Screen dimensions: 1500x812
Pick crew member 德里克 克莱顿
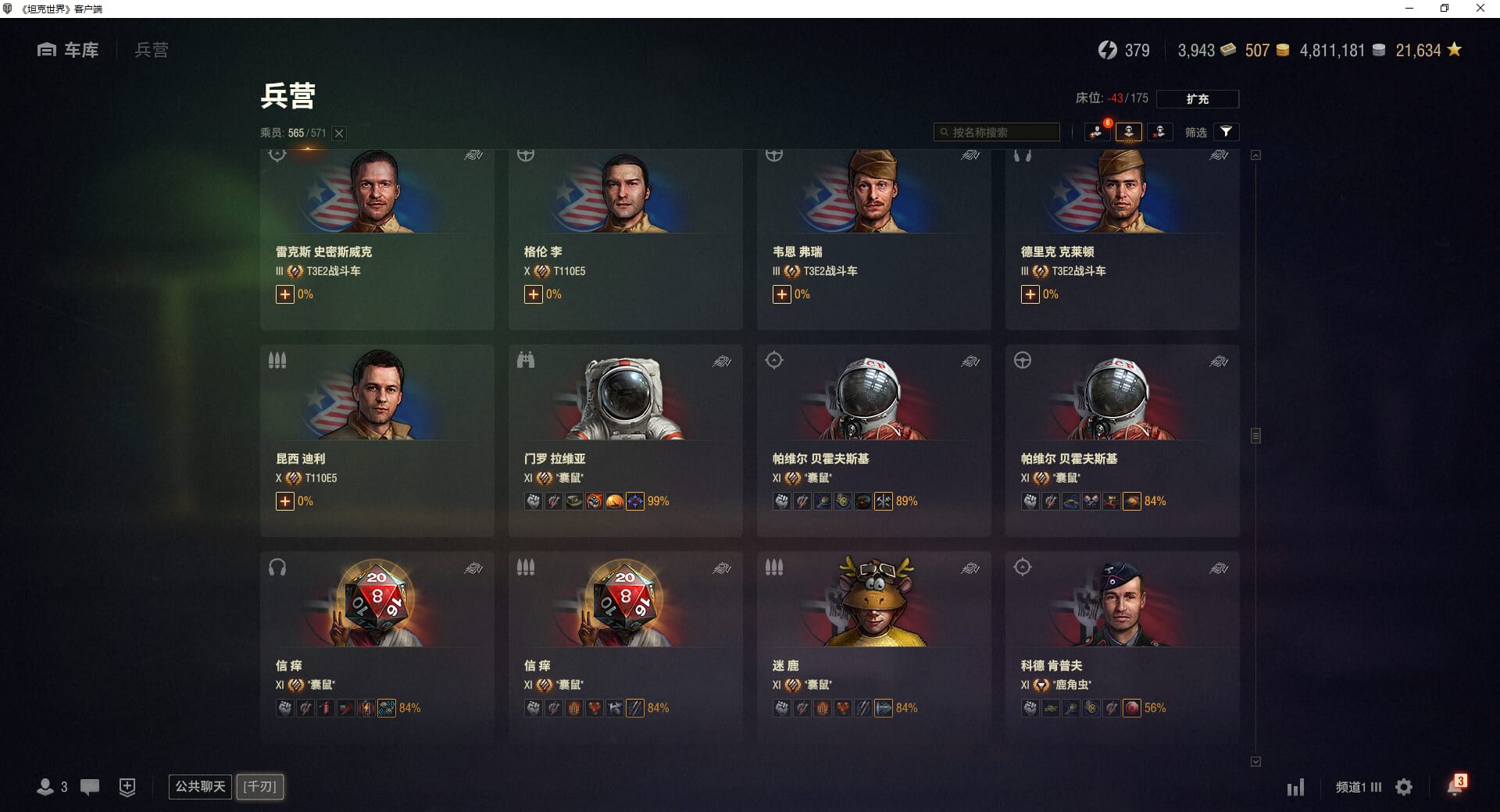[1122, 234]
